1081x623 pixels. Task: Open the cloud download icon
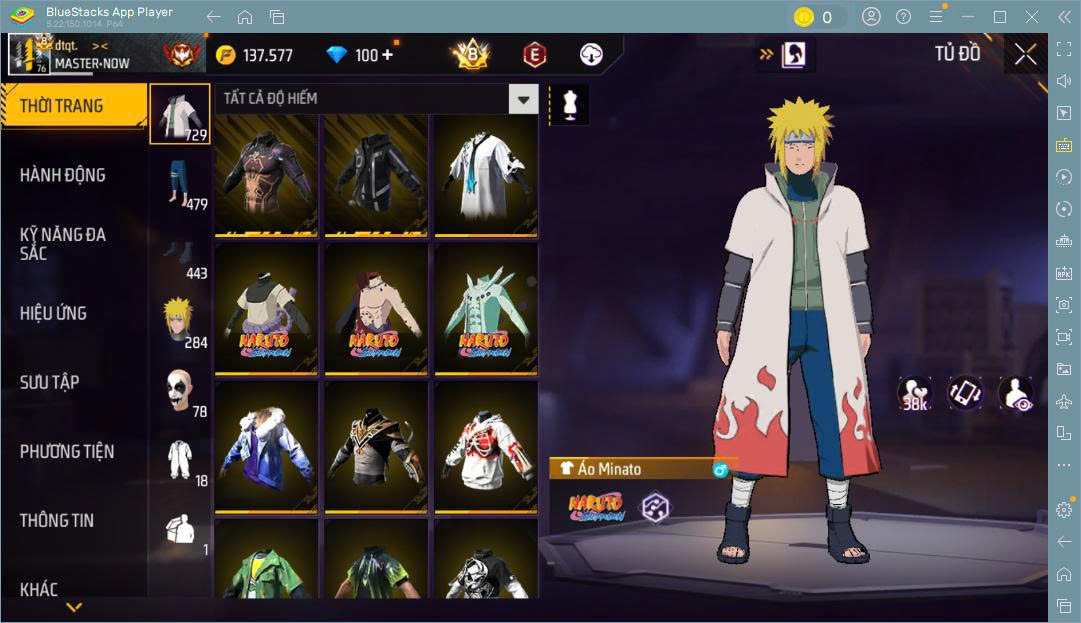(592, 55)
